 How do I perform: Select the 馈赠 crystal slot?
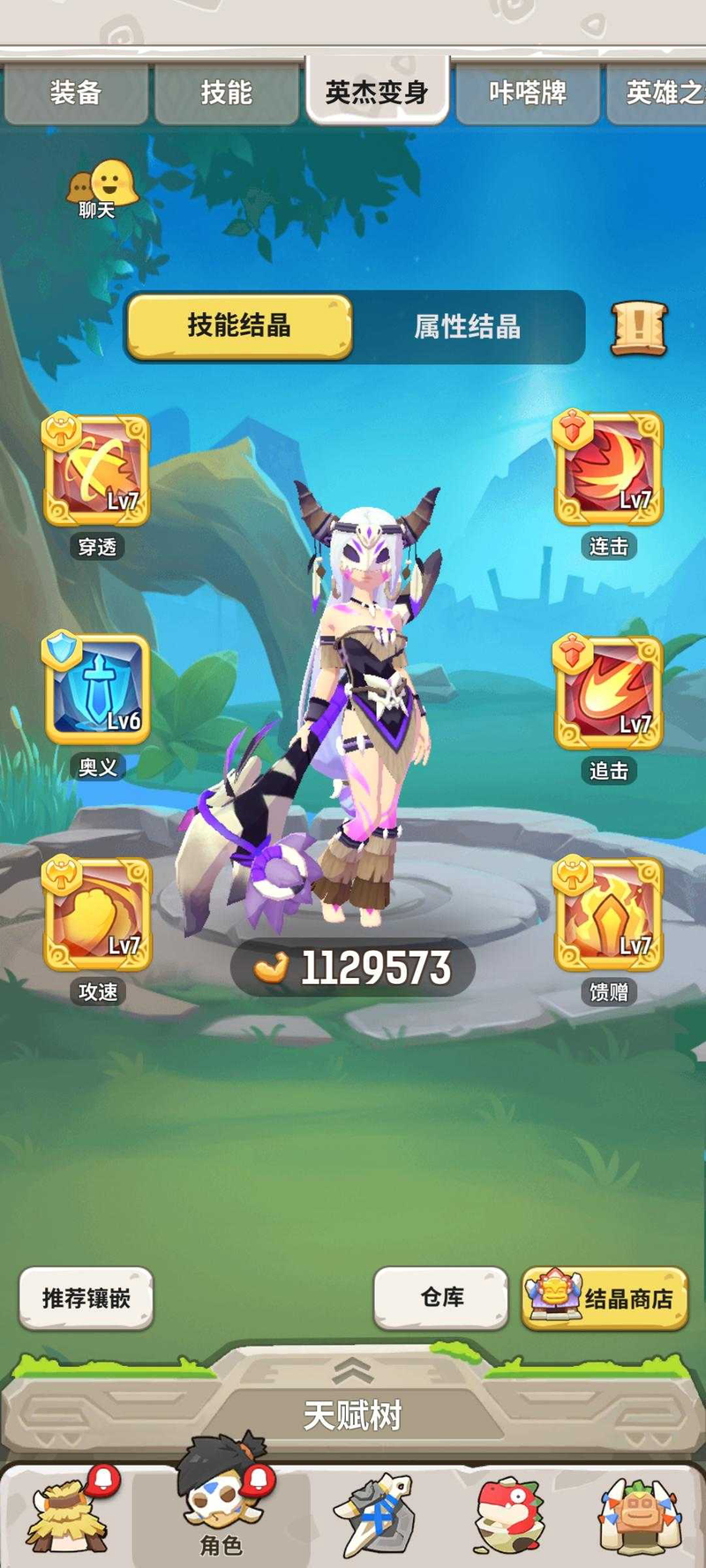pos(608,915)
